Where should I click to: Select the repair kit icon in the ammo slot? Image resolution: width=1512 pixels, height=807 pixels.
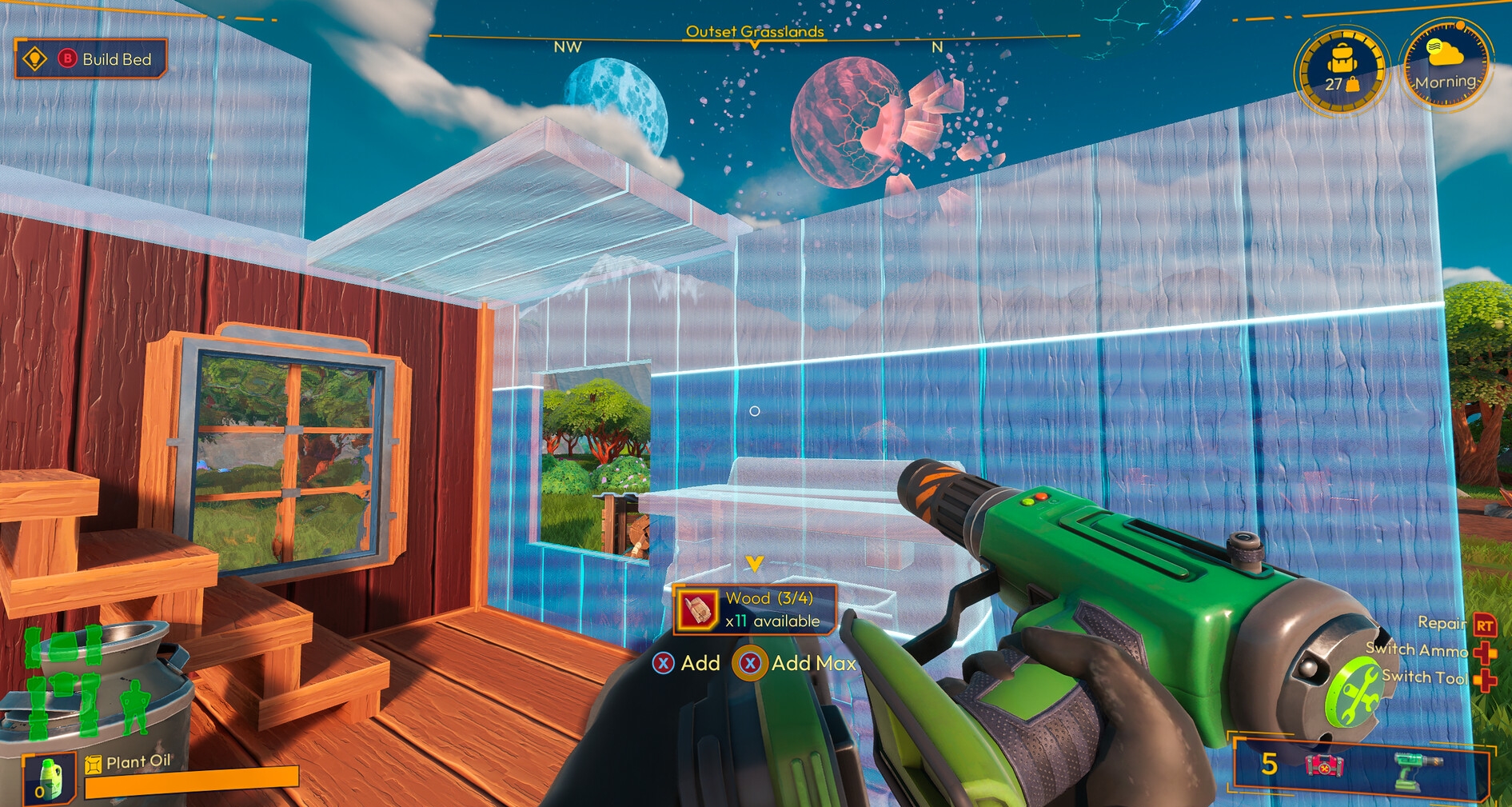click(1324, 765)
